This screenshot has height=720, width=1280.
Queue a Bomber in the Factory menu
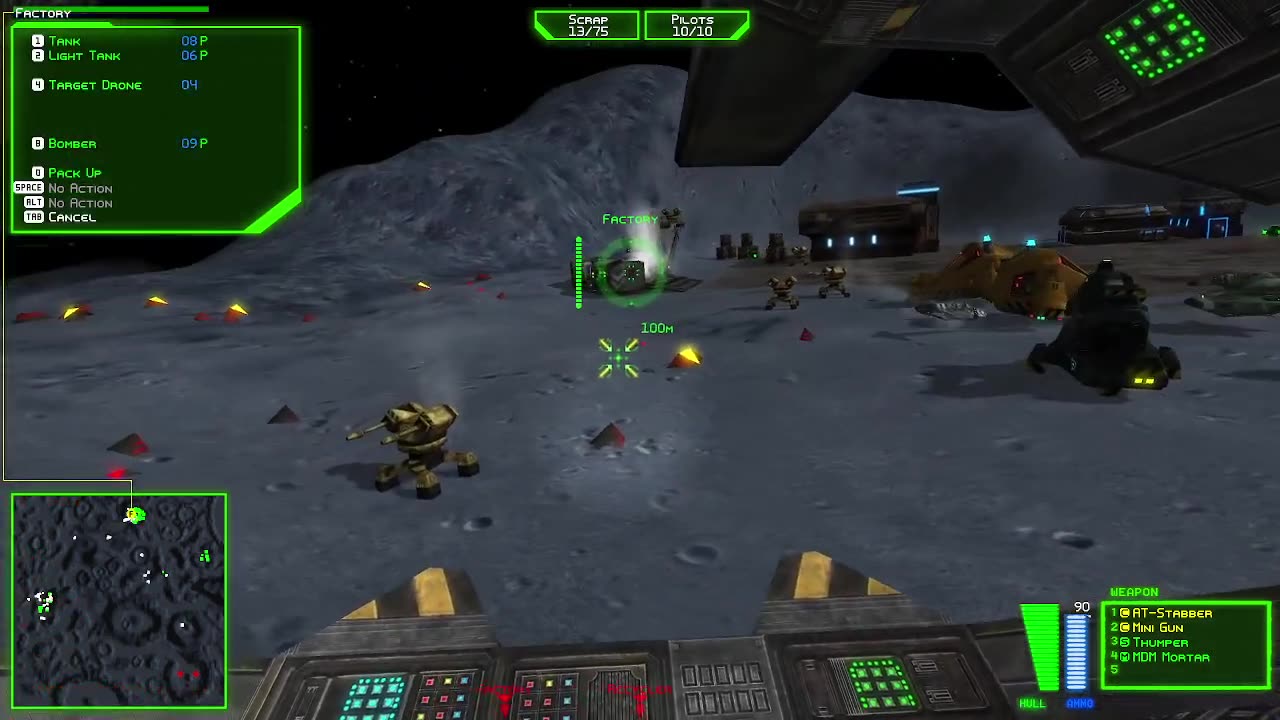click(x=72, y=144)
